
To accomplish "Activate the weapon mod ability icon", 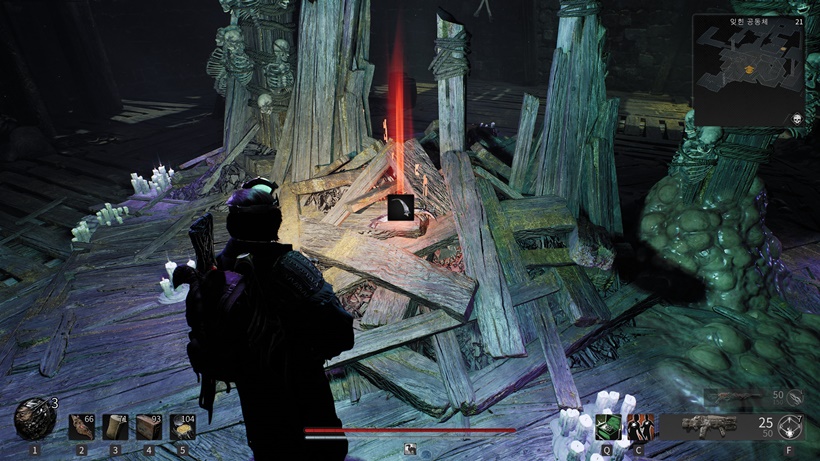I will 793,427.
